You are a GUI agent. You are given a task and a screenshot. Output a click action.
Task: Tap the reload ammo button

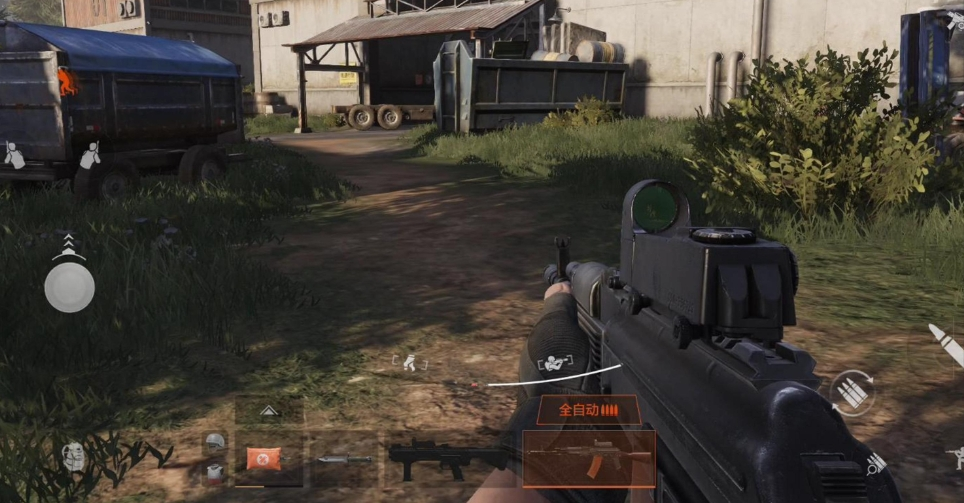tap(852, 393)
